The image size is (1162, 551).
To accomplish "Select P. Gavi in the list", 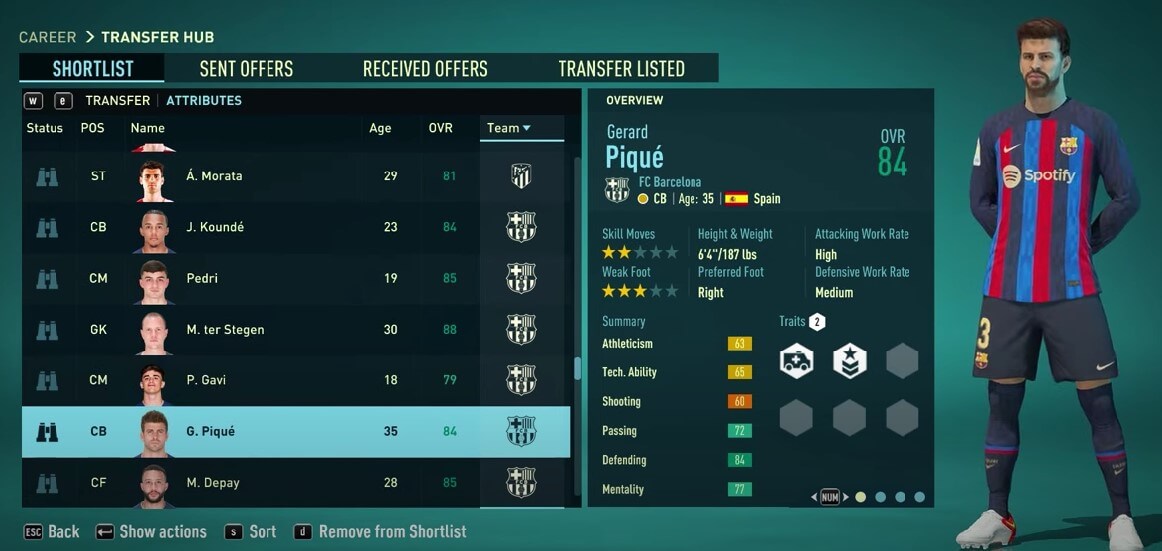I will [x=208, y=381].
